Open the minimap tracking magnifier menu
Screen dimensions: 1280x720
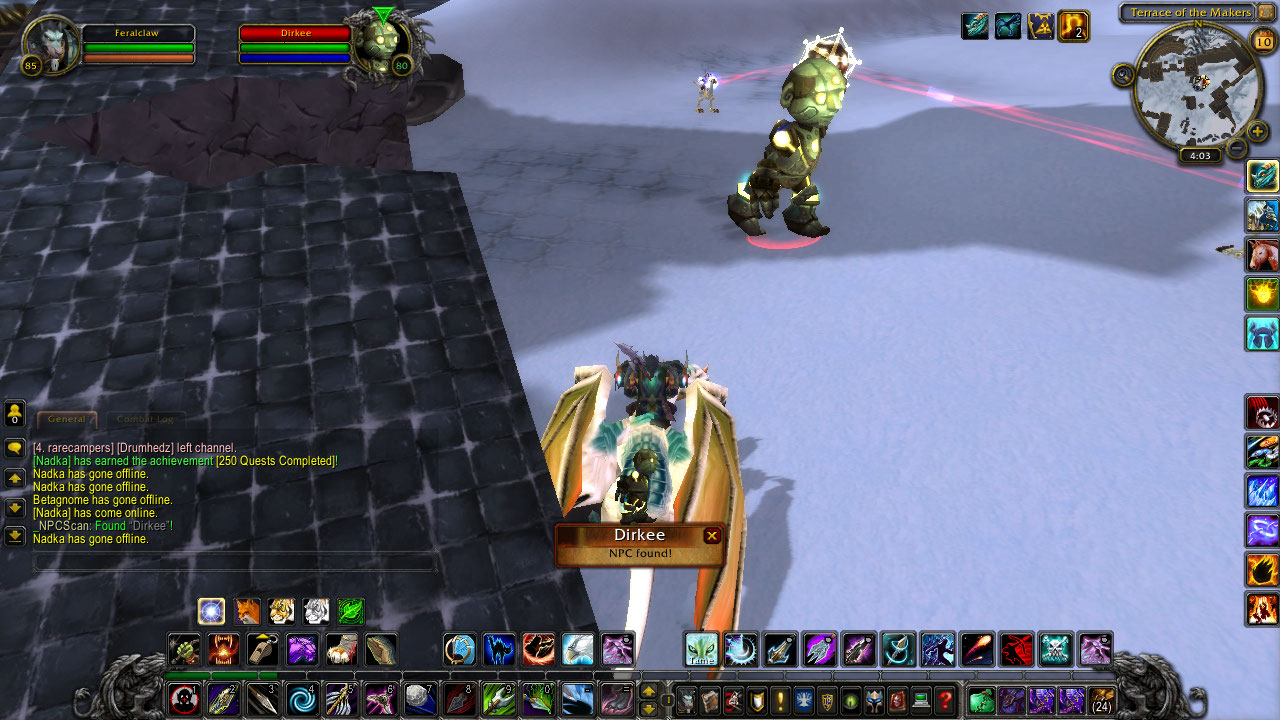coord(1124,74)
